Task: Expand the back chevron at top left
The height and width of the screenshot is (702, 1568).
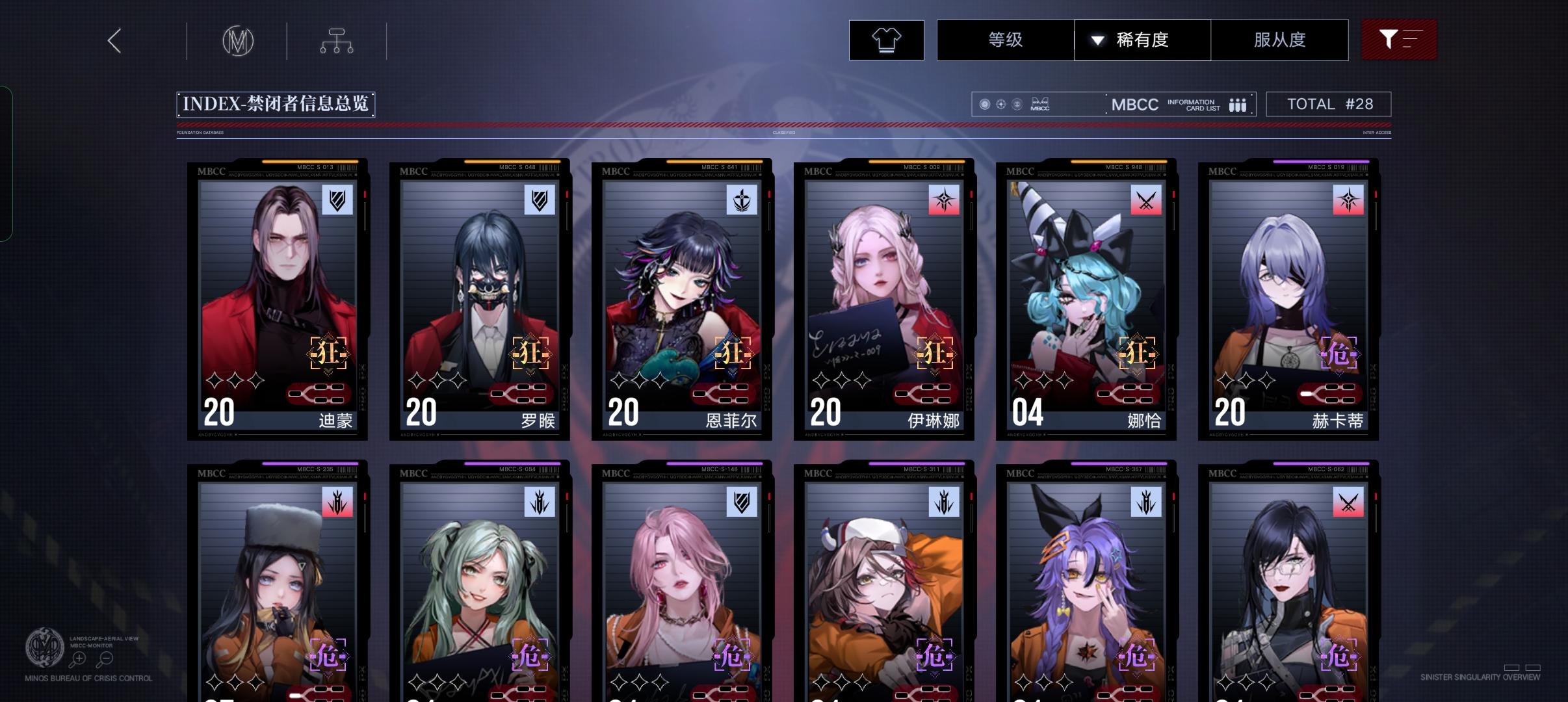Action: click(x=114, y=40)
